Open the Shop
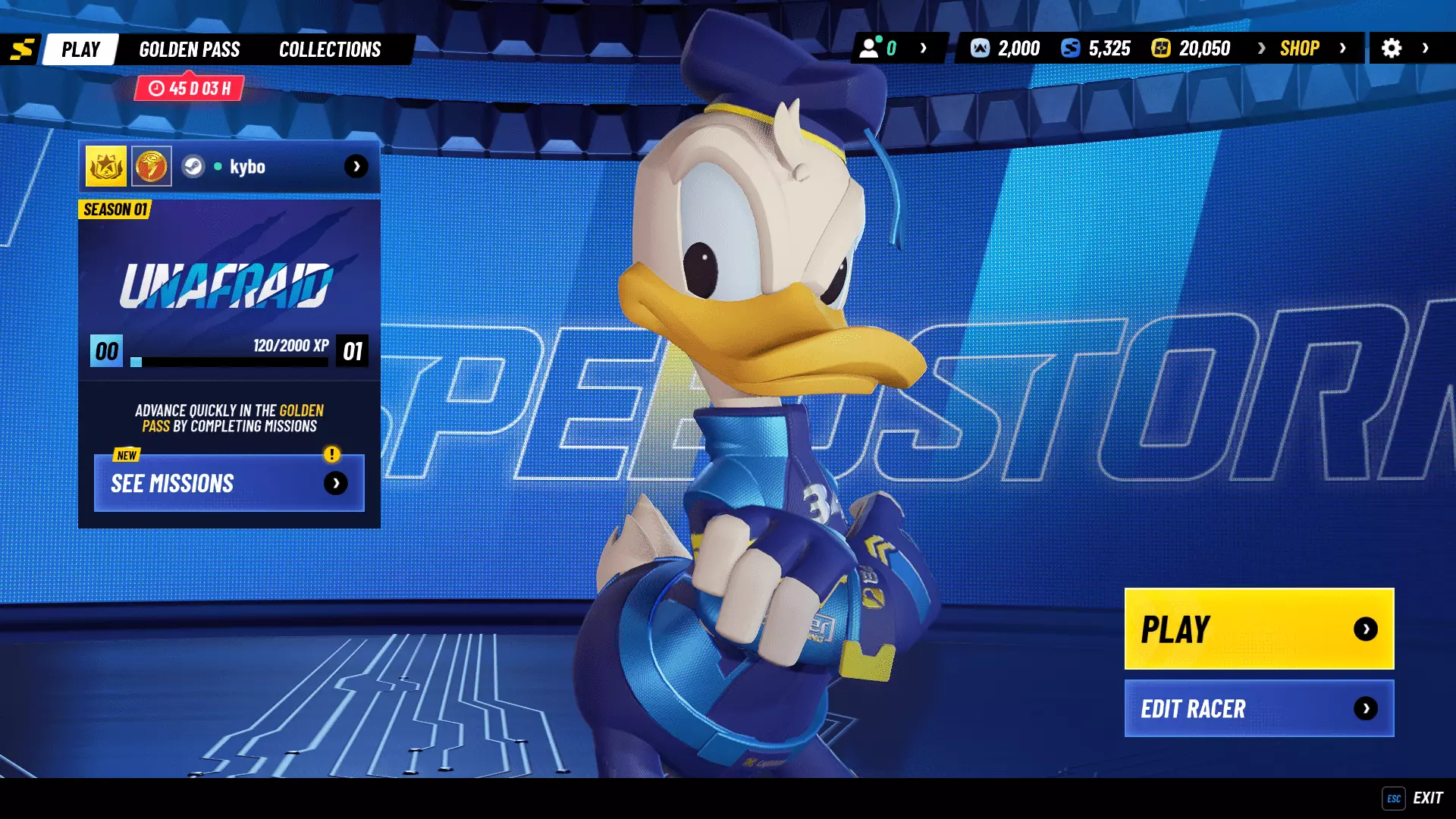The image size is (1456, 819). (1300, 49)
